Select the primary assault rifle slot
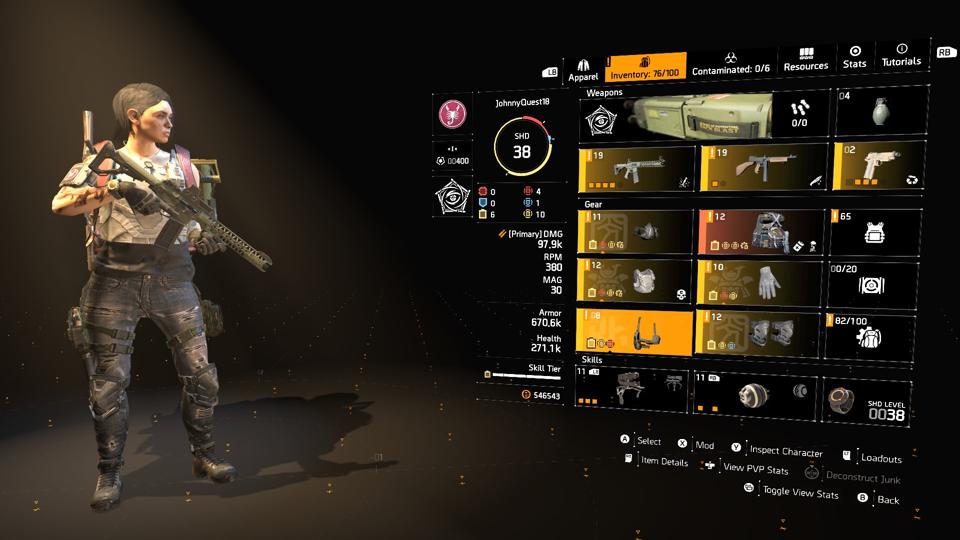 coord(637,167)
